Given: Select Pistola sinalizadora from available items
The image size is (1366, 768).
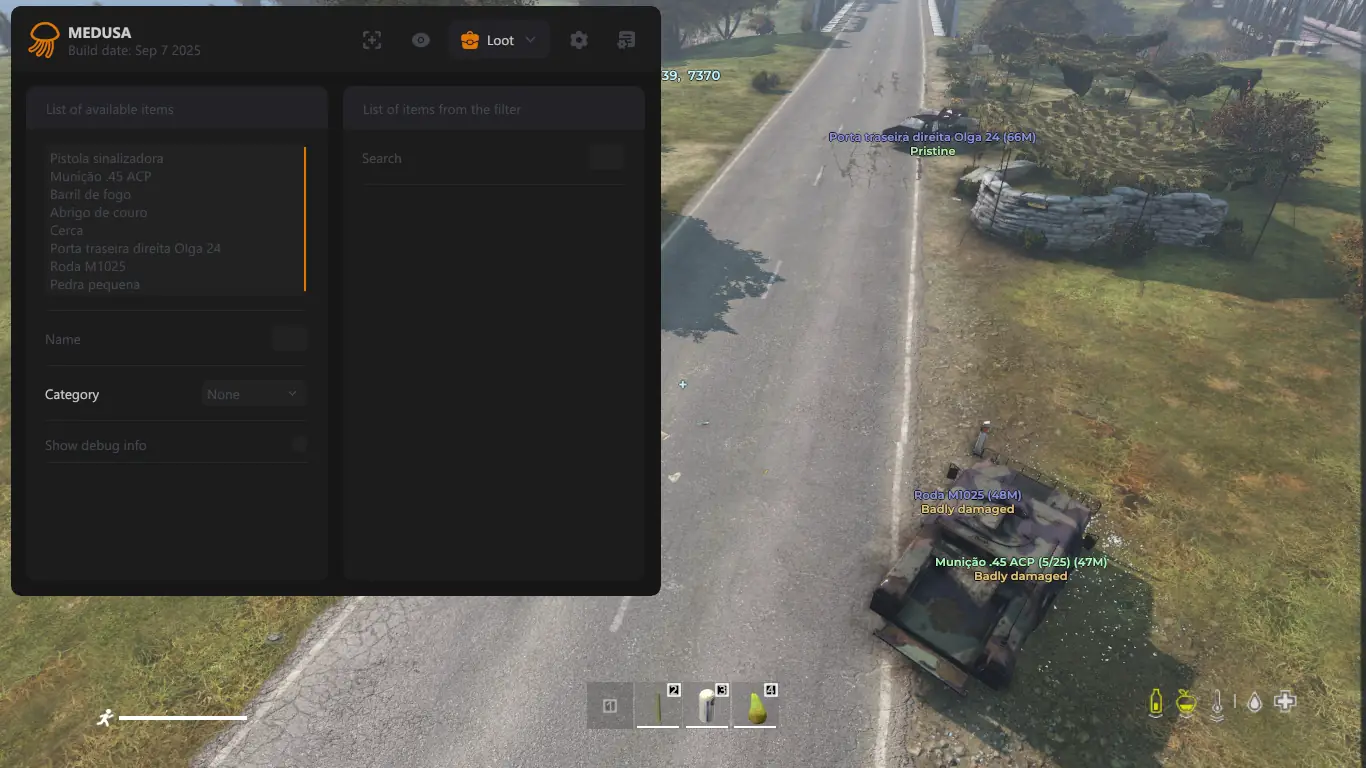Looking at the screenshot, I should (x=107, y=158).
